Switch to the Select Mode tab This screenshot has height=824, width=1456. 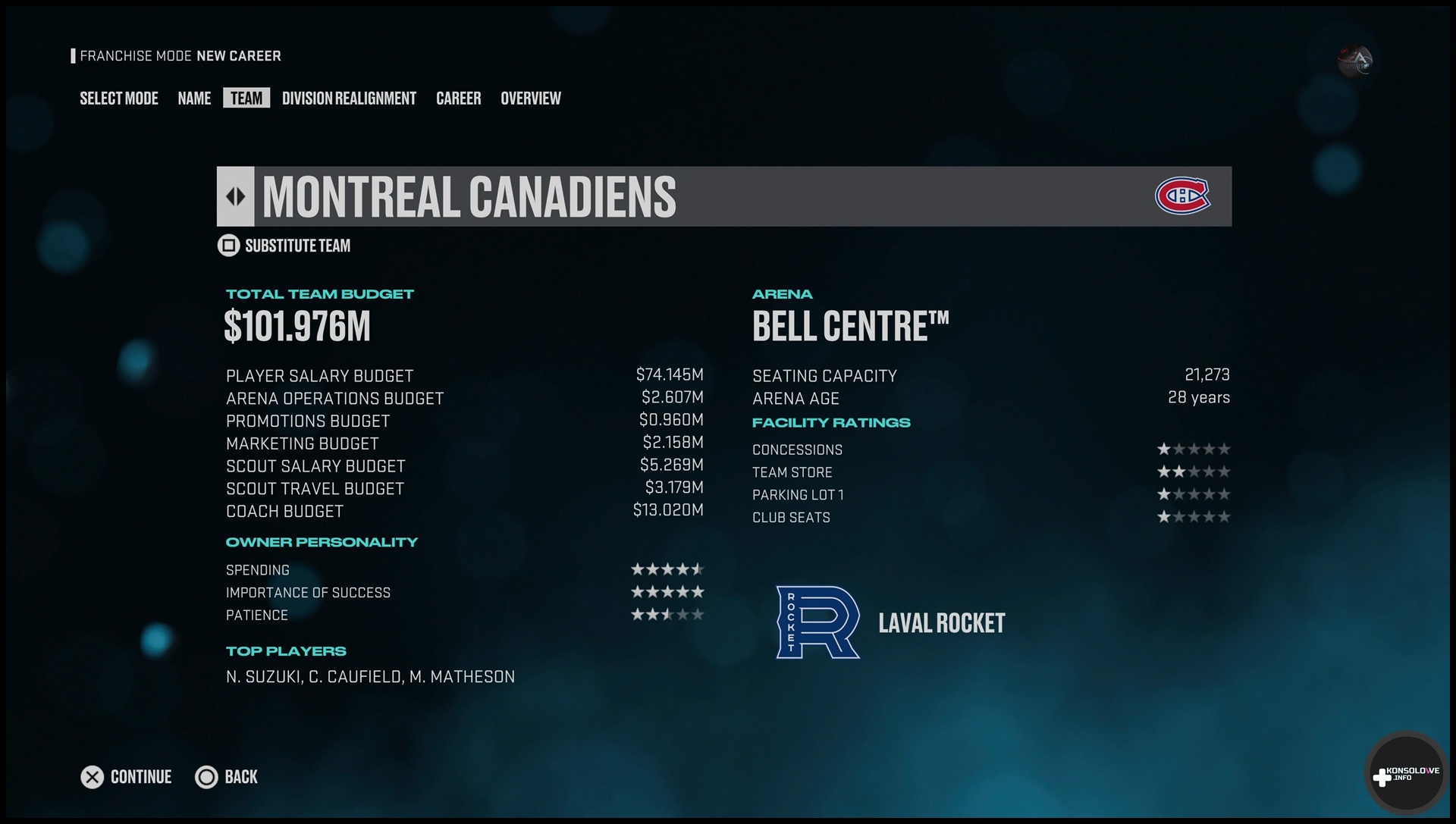pyautogui.click(x=119, y=99)
